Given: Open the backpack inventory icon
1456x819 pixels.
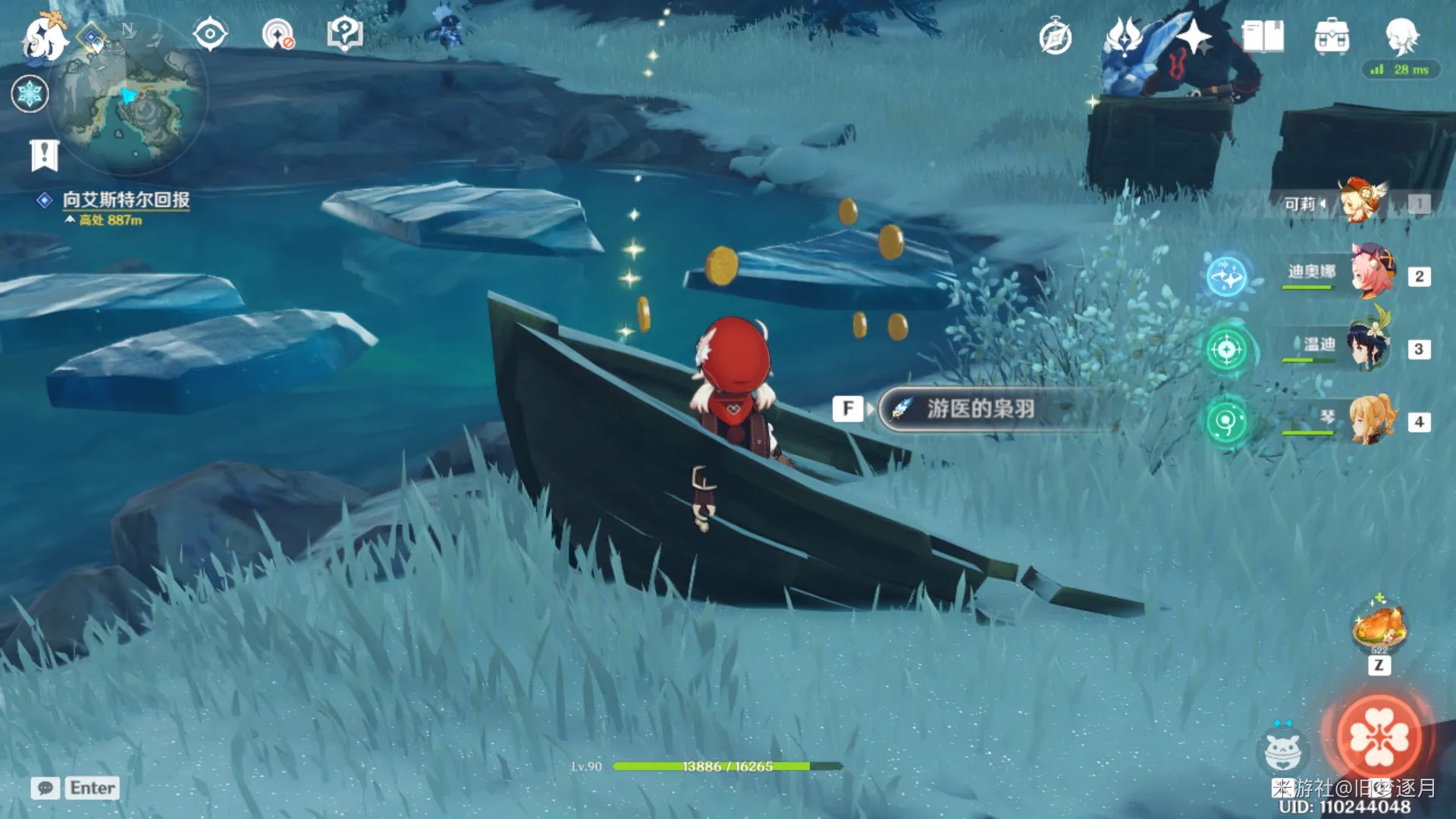Looking at the screenshot, I should (1332, 36).
